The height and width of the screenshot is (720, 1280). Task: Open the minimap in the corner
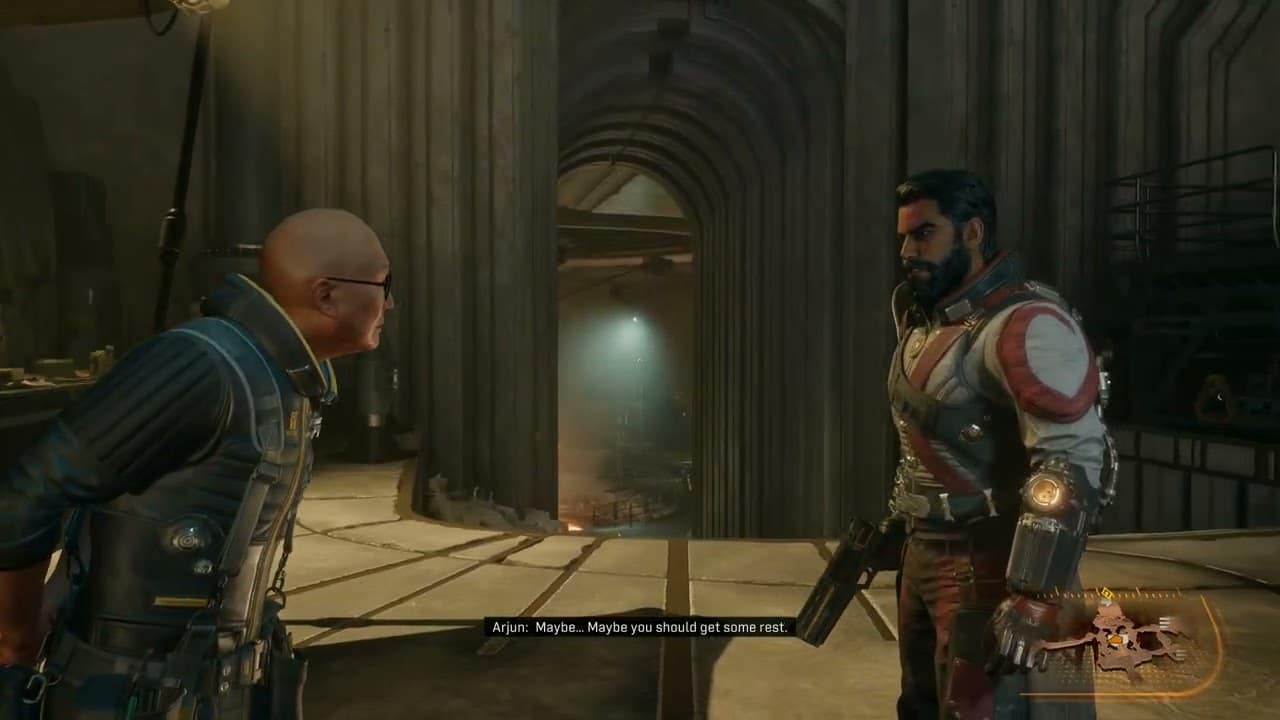point(1117,640)
